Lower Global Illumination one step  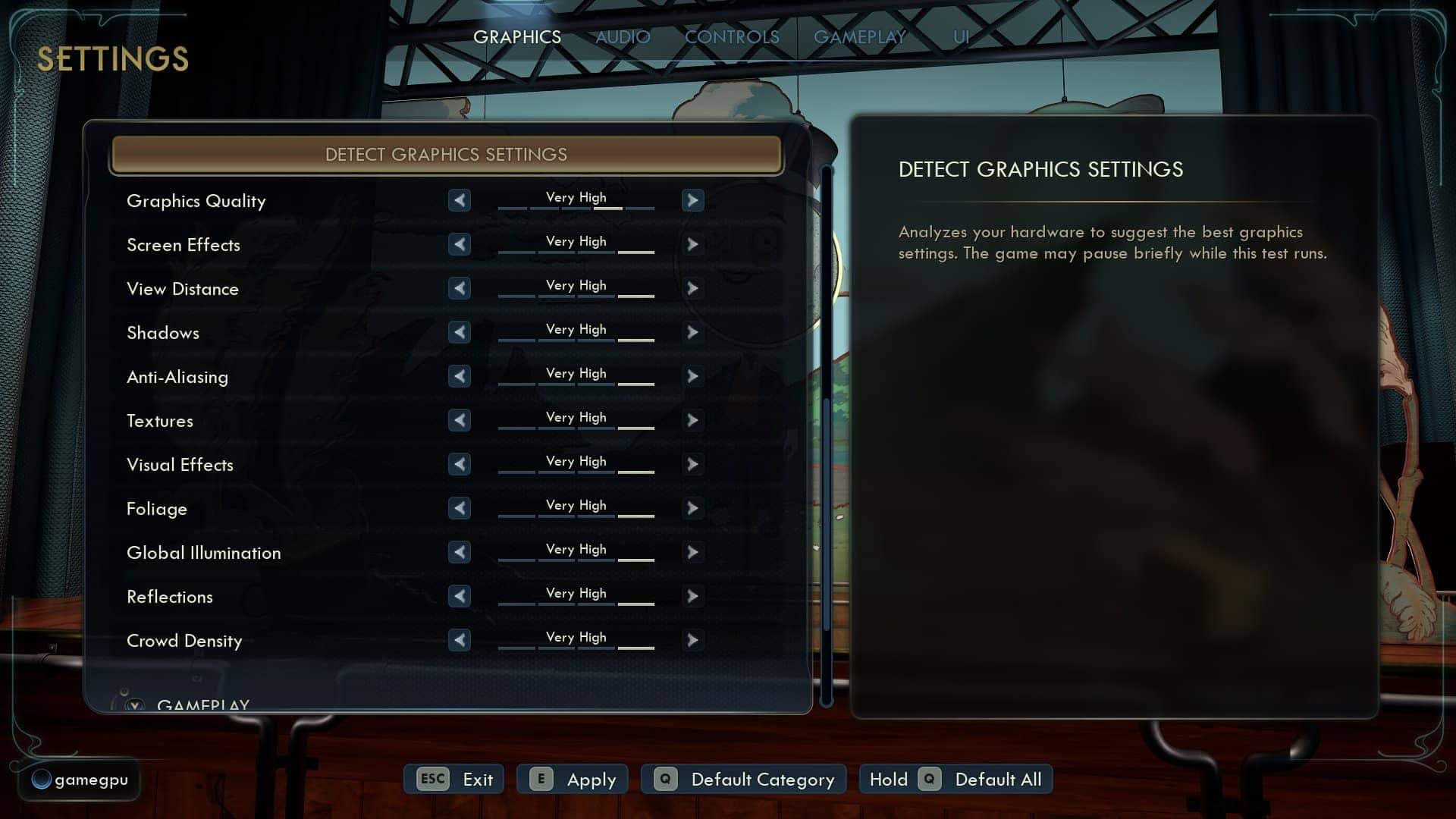[x=460, y=552]
